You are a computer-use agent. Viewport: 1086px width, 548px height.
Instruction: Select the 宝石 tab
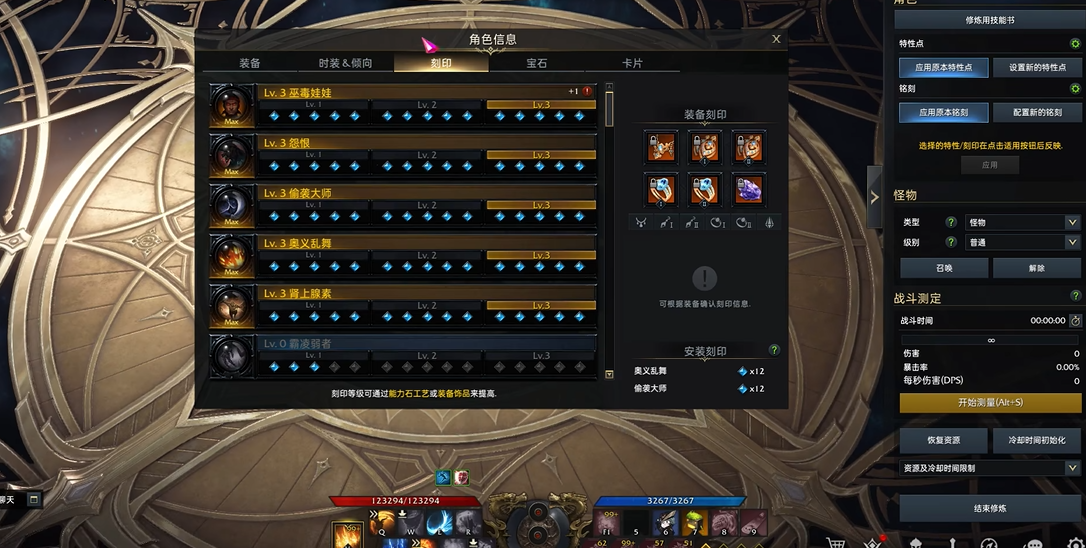click(x=537, y=63)
